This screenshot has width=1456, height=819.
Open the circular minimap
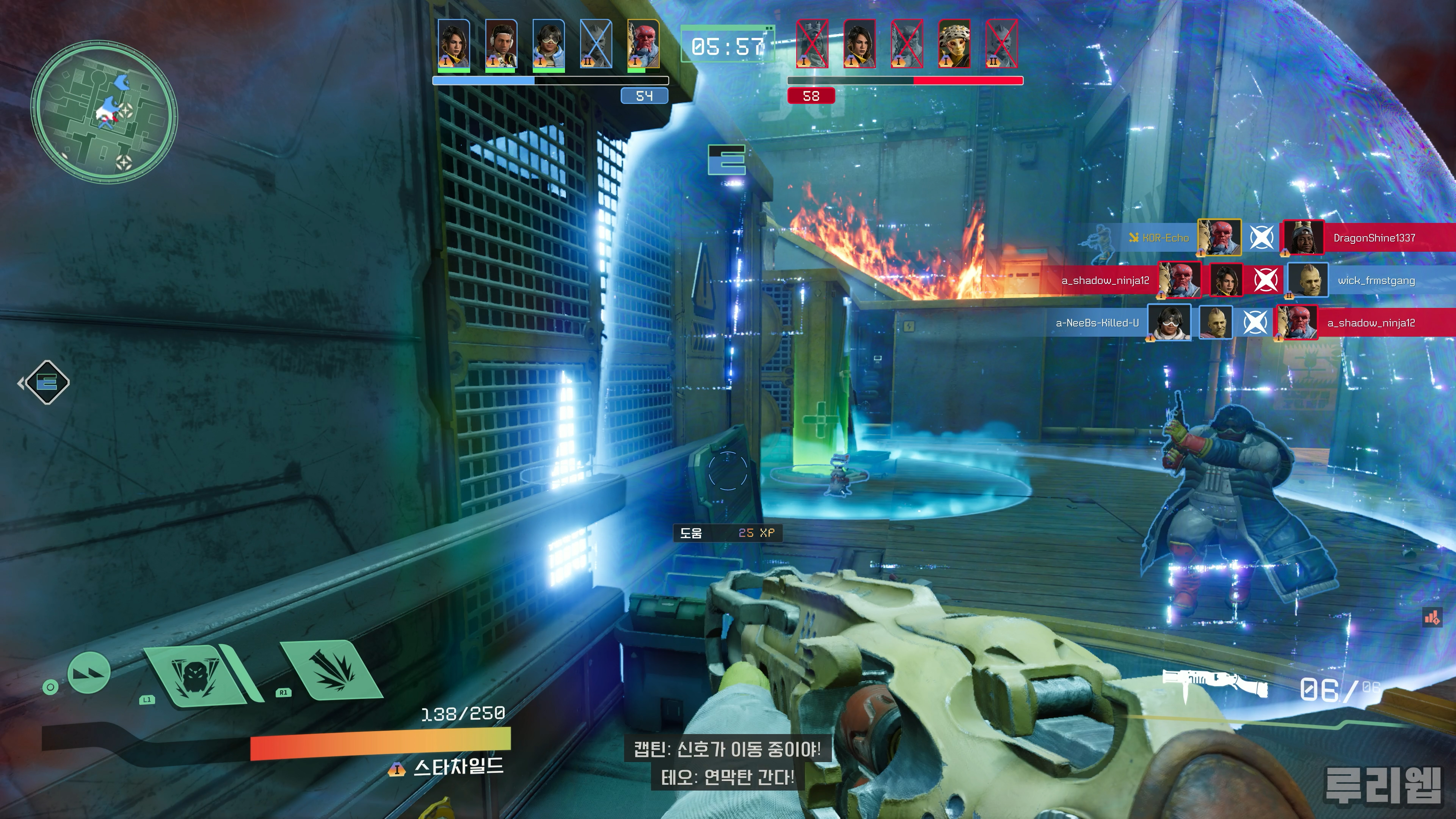coord(104,111)
